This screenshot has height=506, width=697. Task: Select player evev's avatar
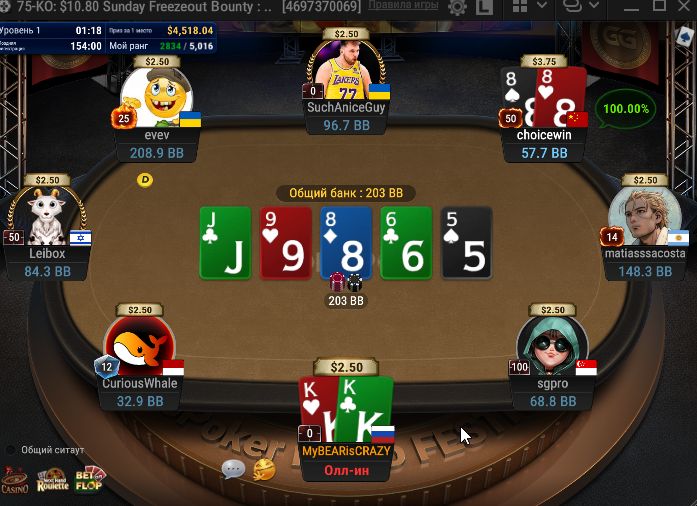click(158, 97)
